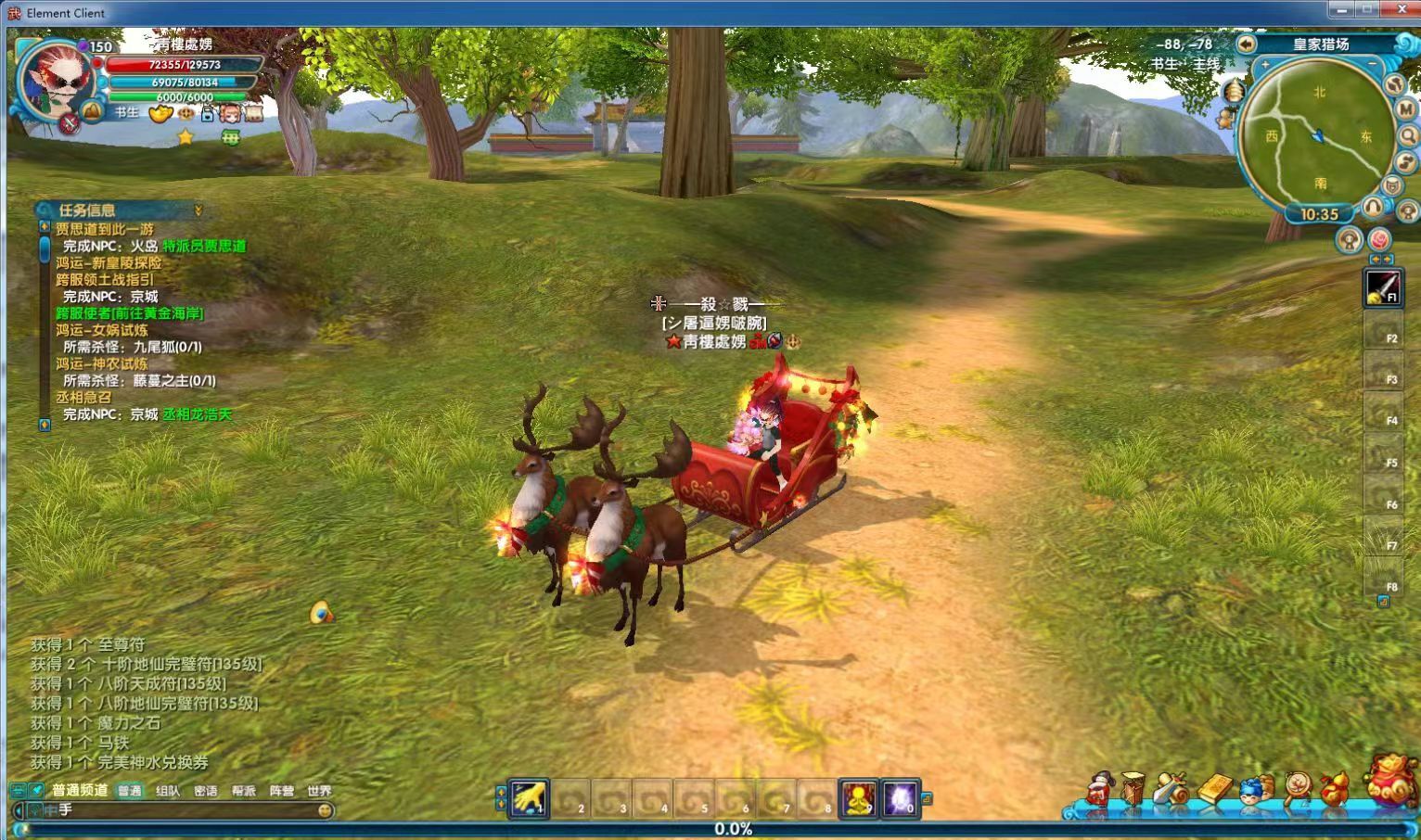1421x840 pixels.
Task: Open the golden book menu icon
Action: (1214, 790)
